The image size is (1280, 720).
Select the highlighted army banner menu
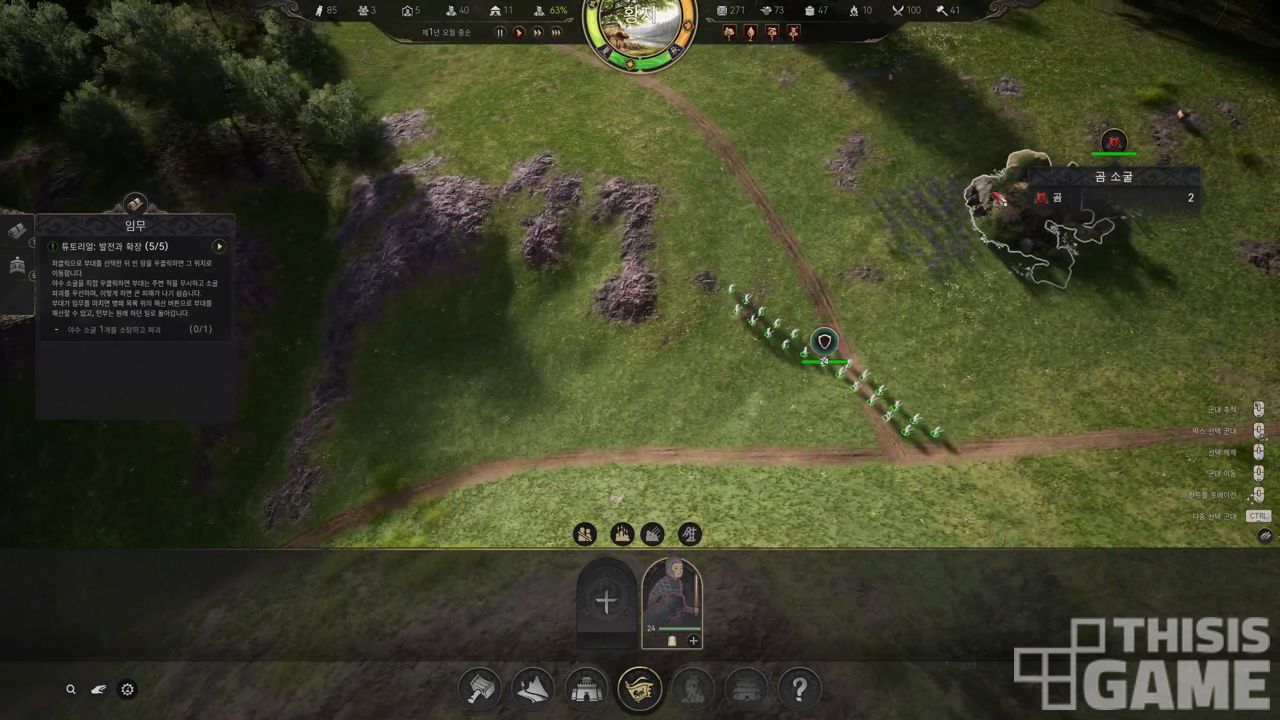pos(639,689)
